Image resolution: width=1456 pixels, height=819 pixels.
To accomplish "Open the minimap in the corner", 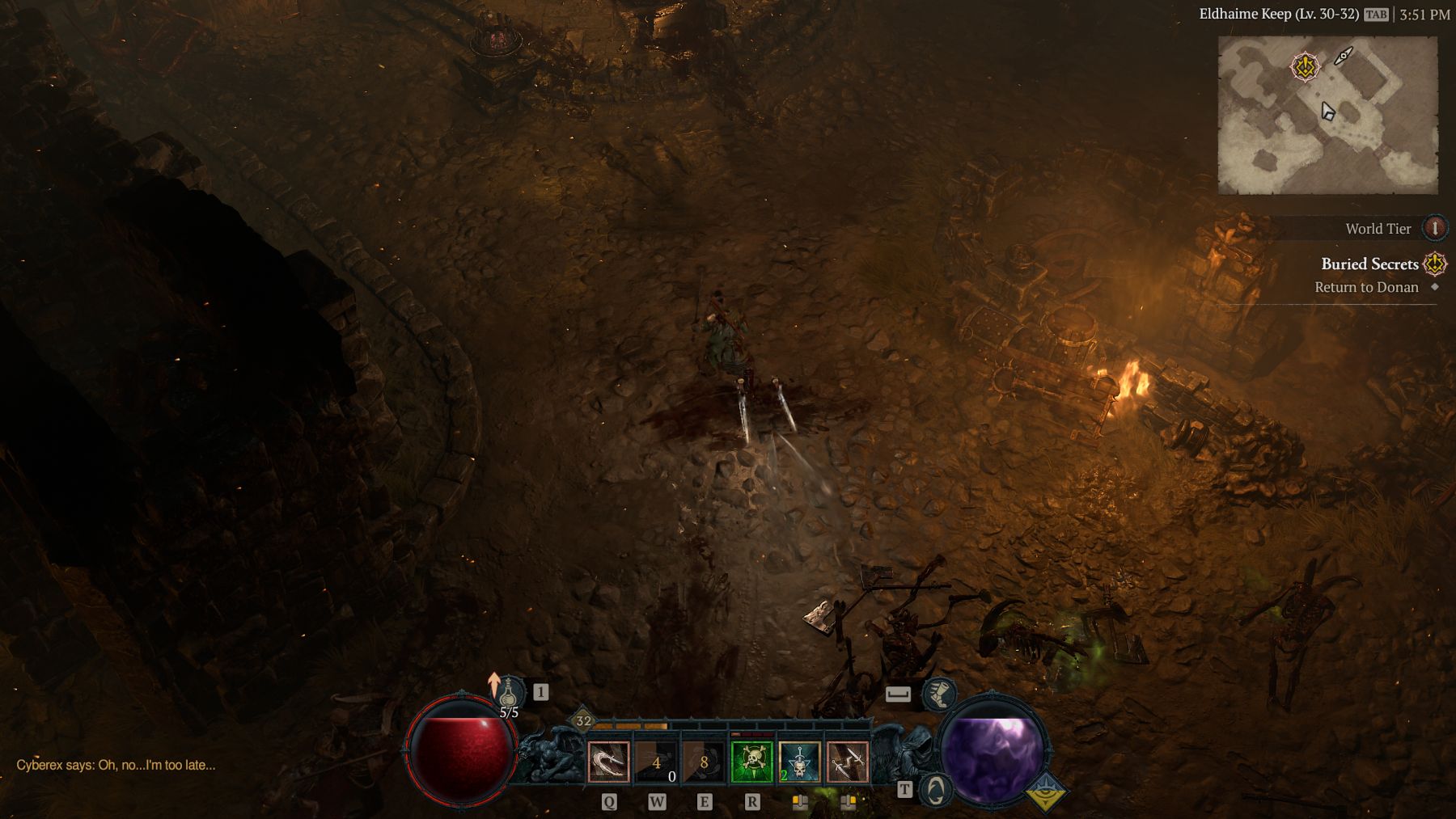I will tap(1327, 115).
